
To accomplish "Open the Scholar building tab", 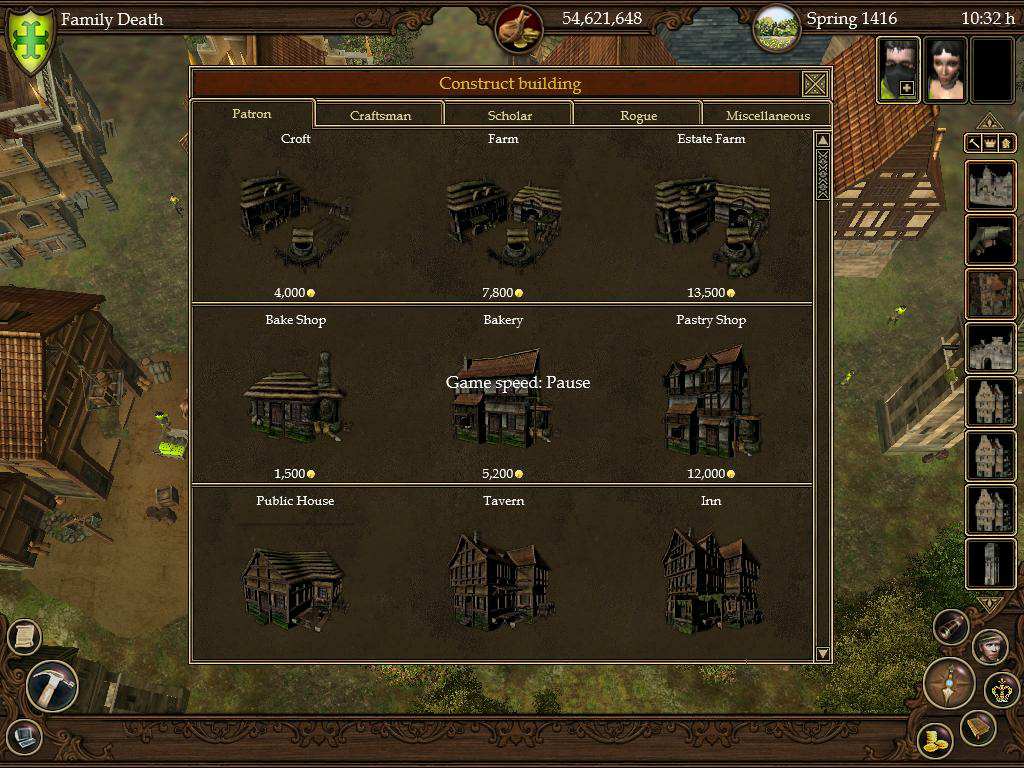I will pyautogui.click(x=509, y=115).
